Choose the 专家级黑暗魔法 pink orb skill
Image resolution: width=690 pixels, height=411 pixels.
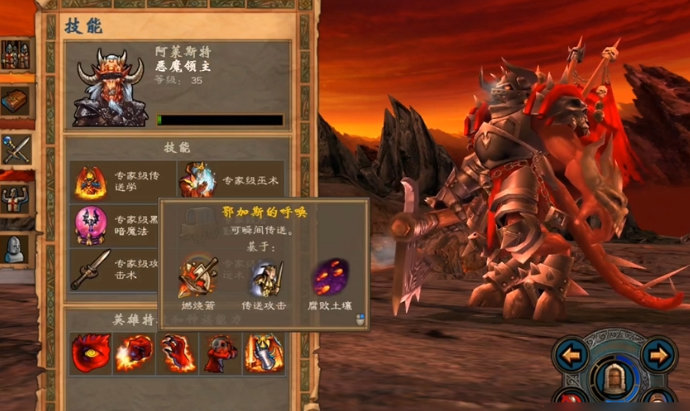pyautogui.click(x=91, y=225)
